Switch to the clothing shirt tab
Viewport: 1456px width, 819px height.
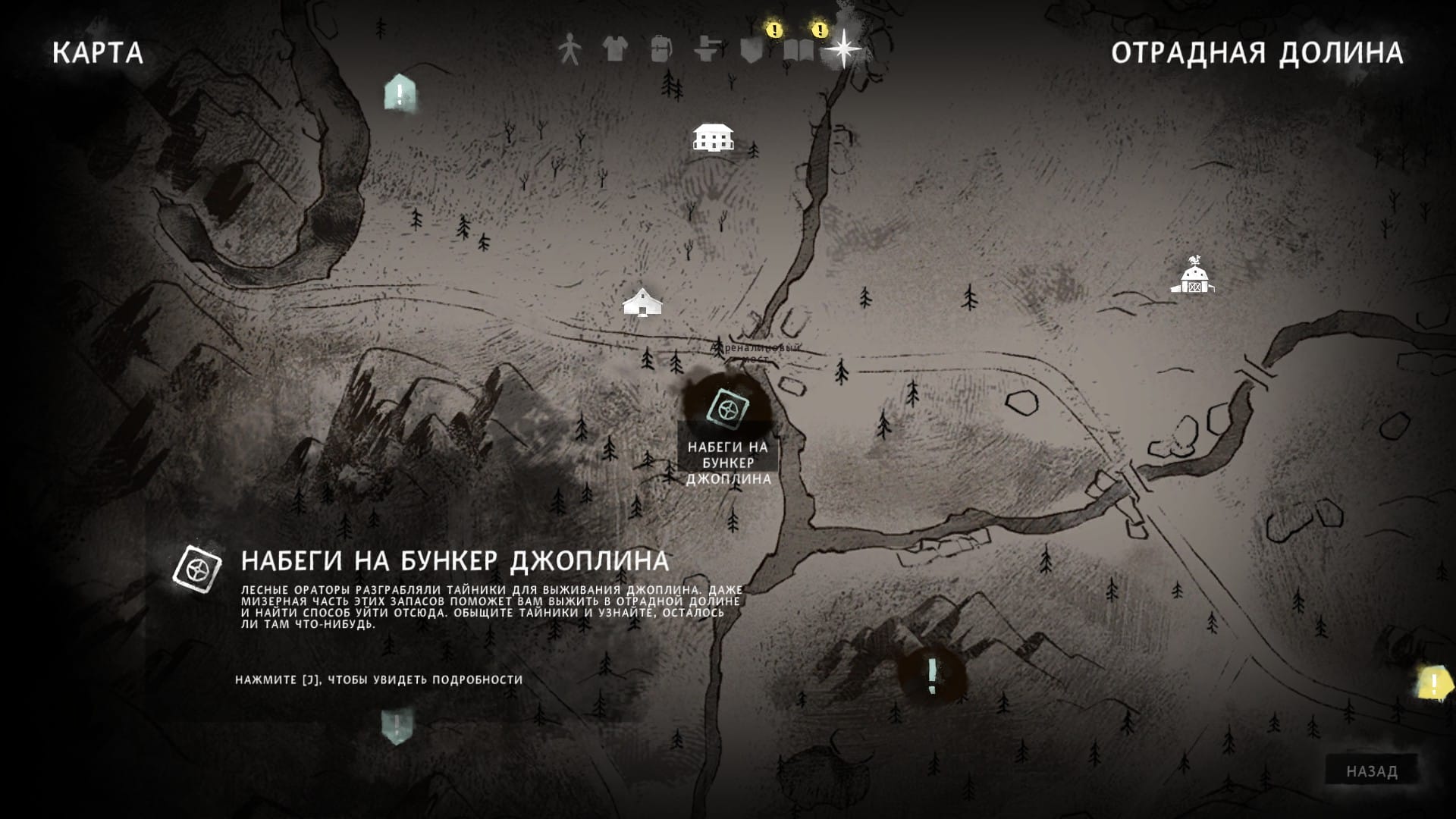[615, 50]
